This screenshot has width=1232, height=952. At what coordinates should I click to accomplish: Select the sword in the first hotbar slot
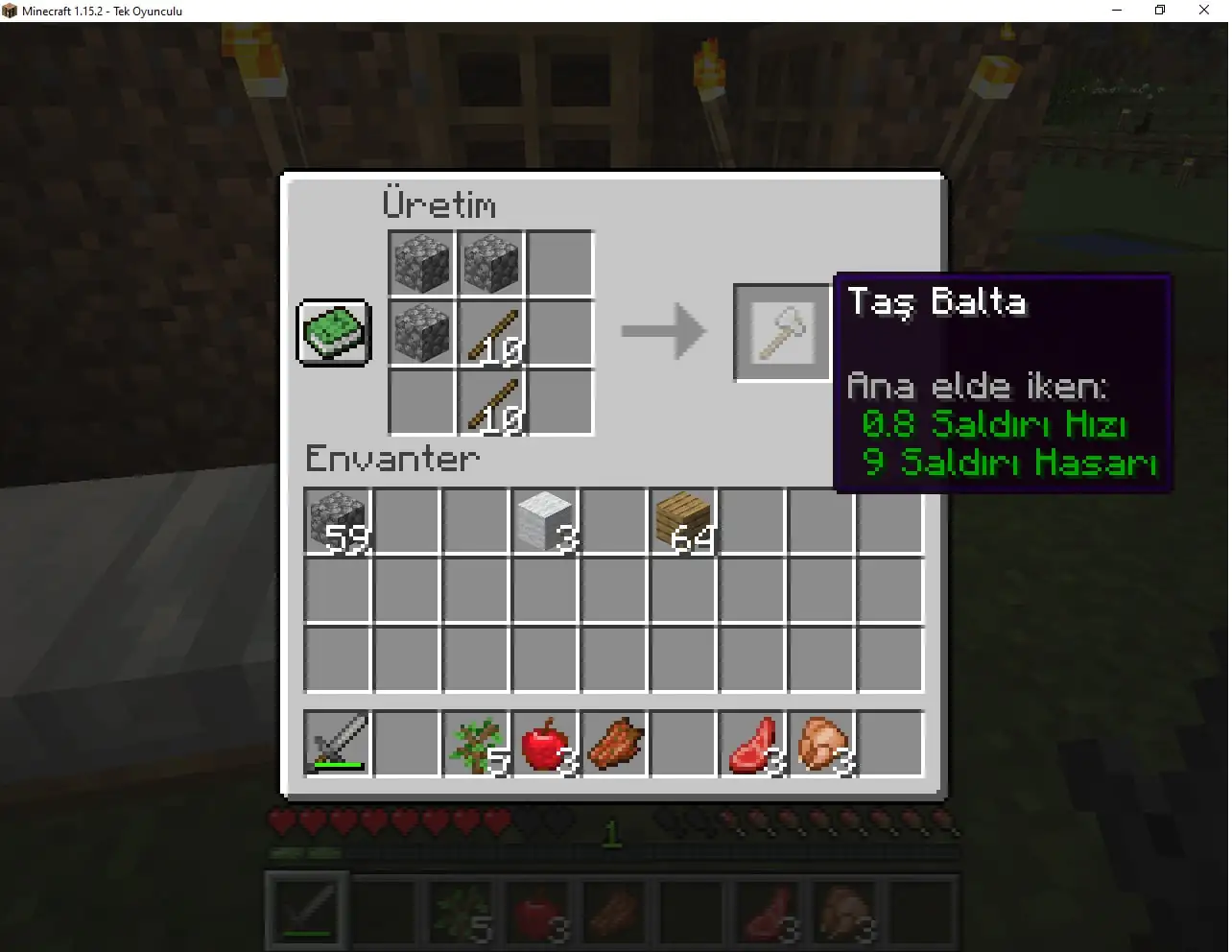(306, 910)
